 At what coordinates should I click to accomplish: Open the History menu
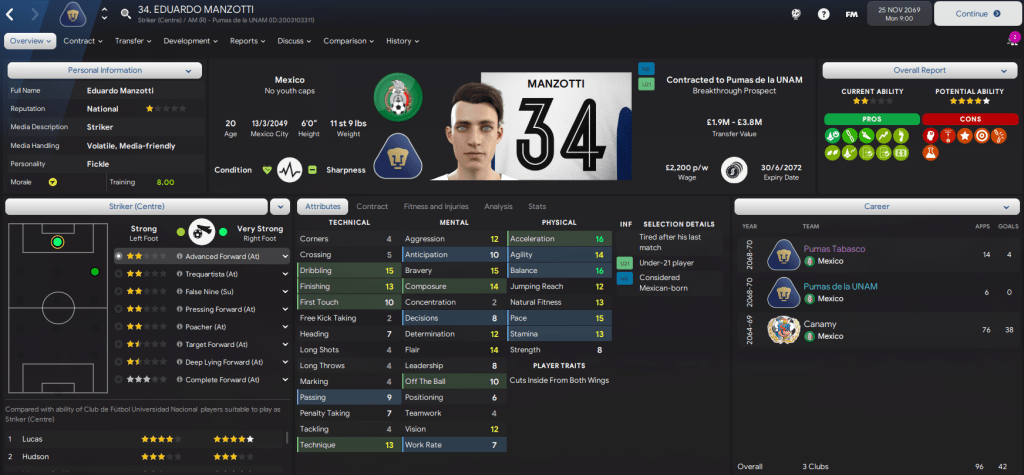pos(402,41)
